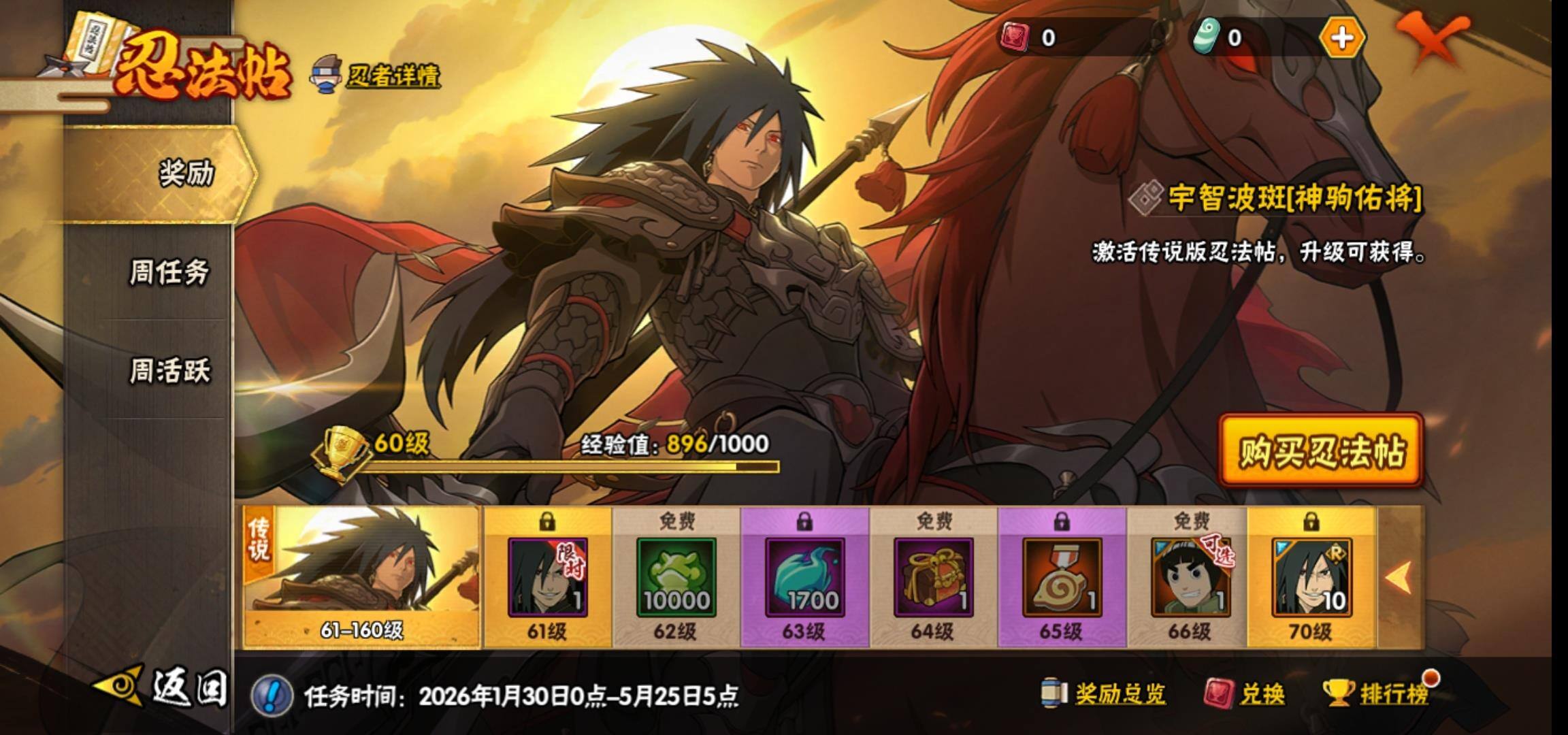
Task: Open the 奖励总览 rewards overview
Action: (1104, 693)
